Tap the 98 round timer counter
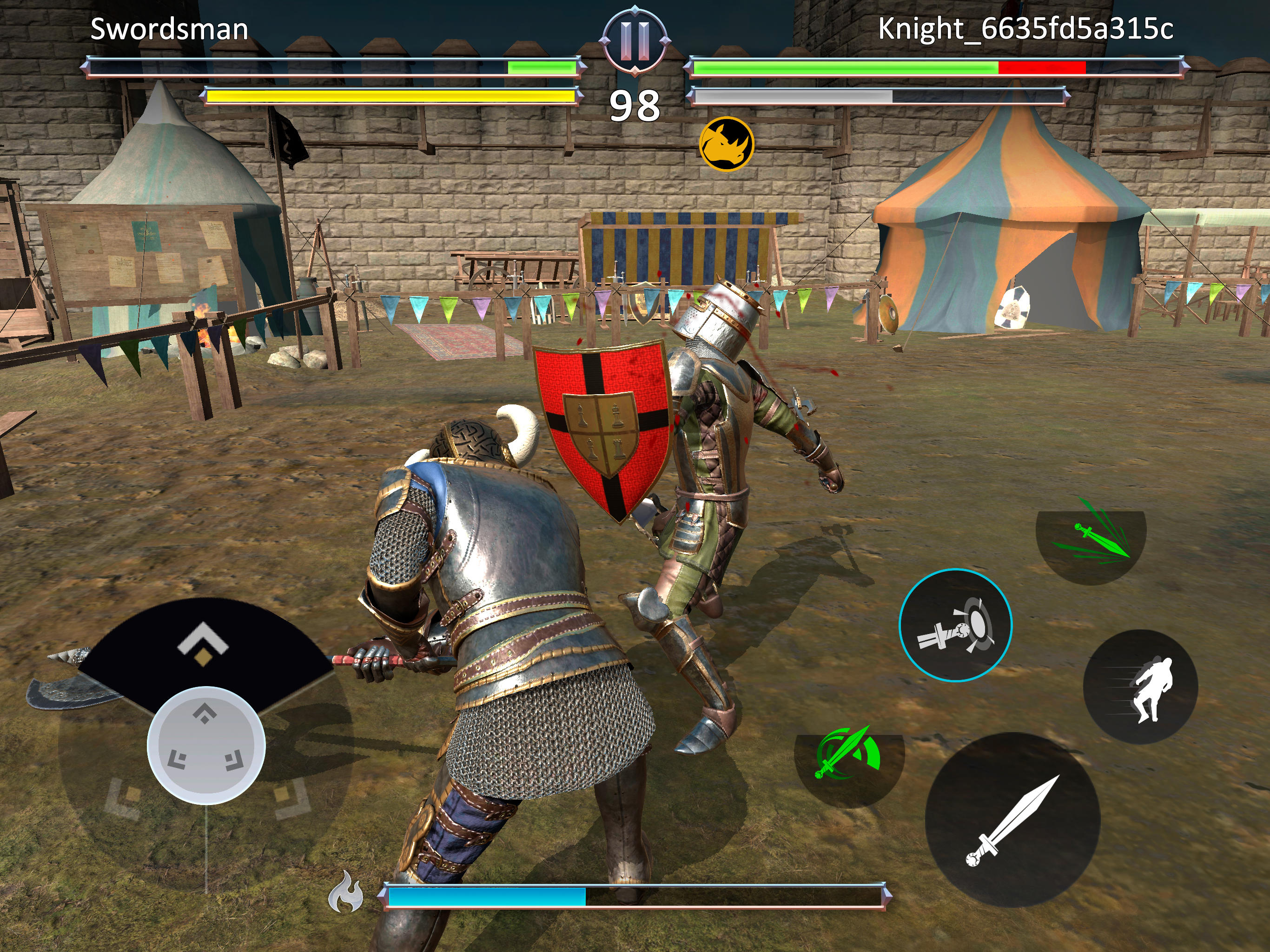The width and height of the screenshot is (1270, 952). pos(635,105)
